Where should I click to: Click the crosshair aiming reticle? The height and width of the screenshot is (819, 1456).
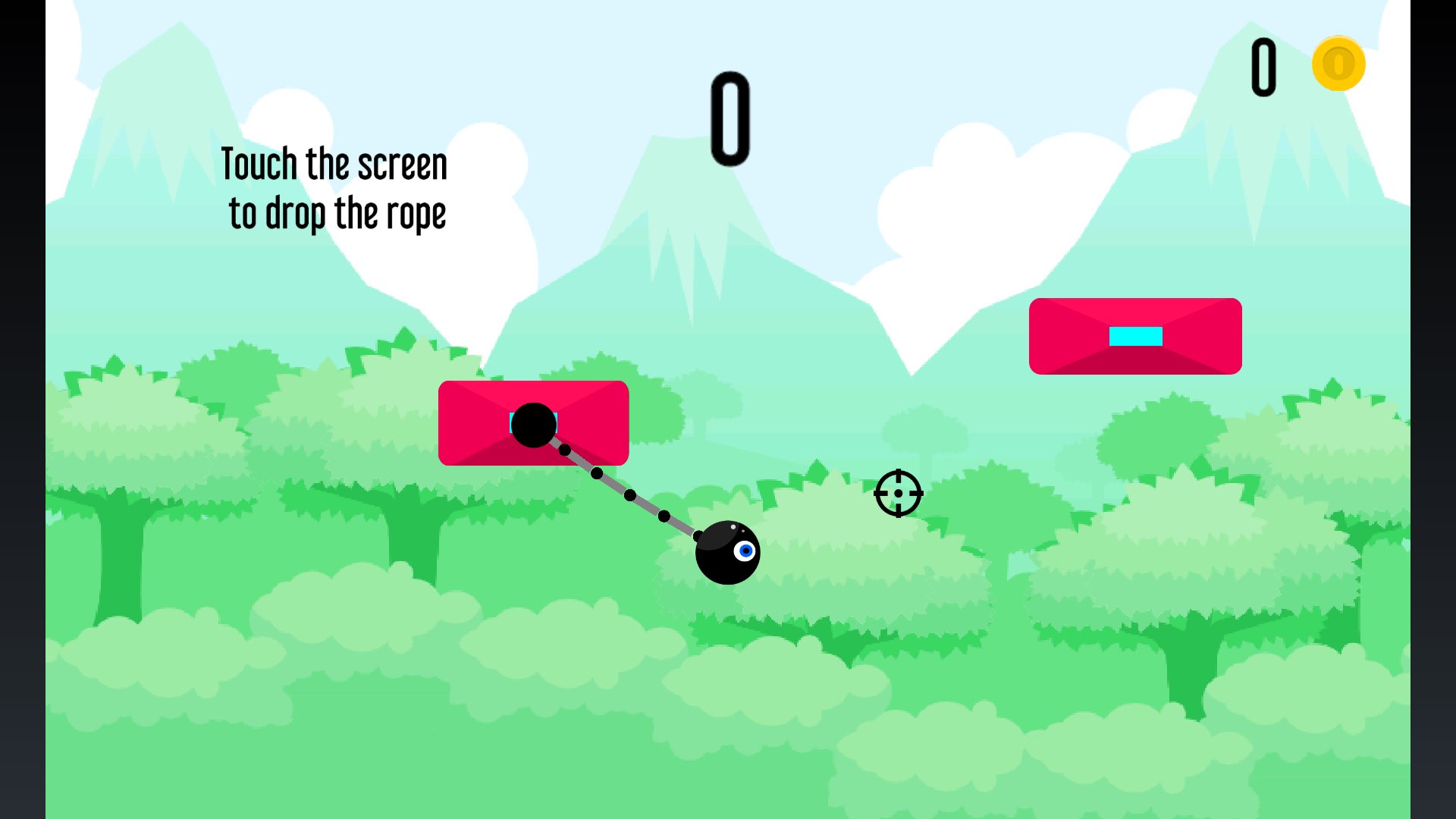(898, 493)
